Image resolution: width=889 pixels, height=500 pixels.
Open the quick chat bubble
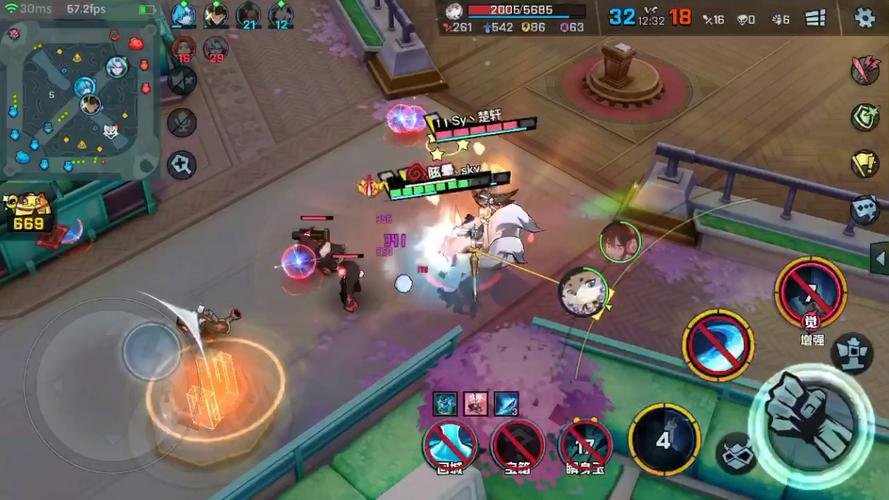[864, 209]
